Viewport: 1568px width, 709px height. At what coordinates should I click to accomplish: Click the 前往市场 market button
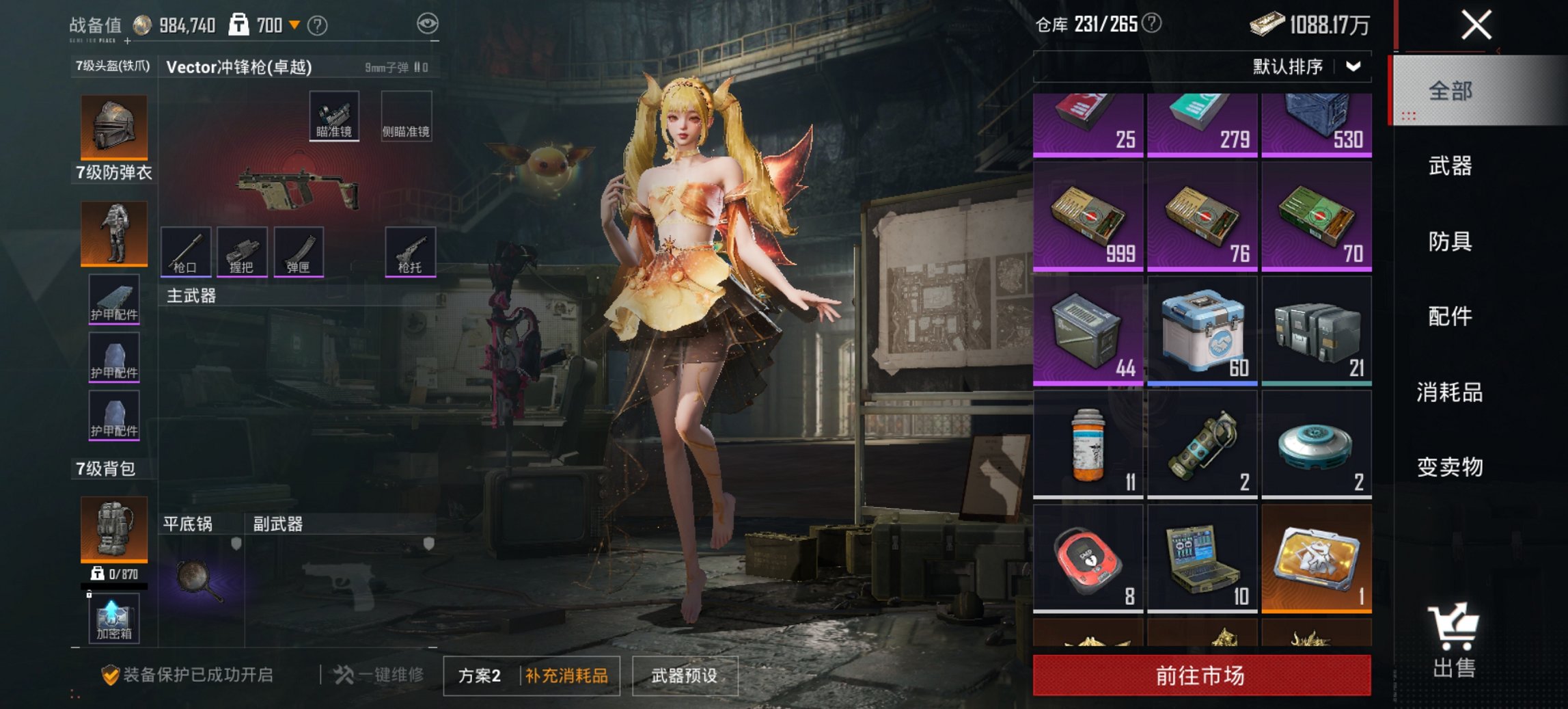pos(1201,674)
